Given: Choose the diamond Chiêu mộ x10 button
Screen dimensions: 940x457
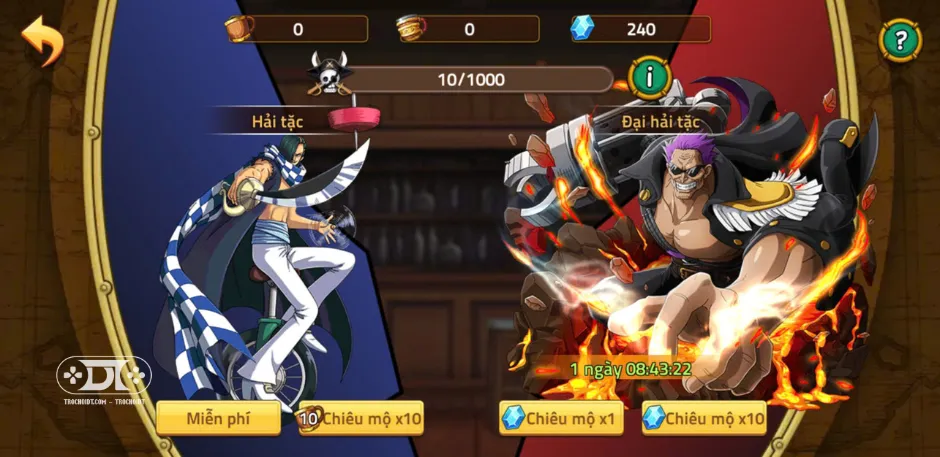Looking at the screenshot, I should pyautogui.click(x=704, y=418).
